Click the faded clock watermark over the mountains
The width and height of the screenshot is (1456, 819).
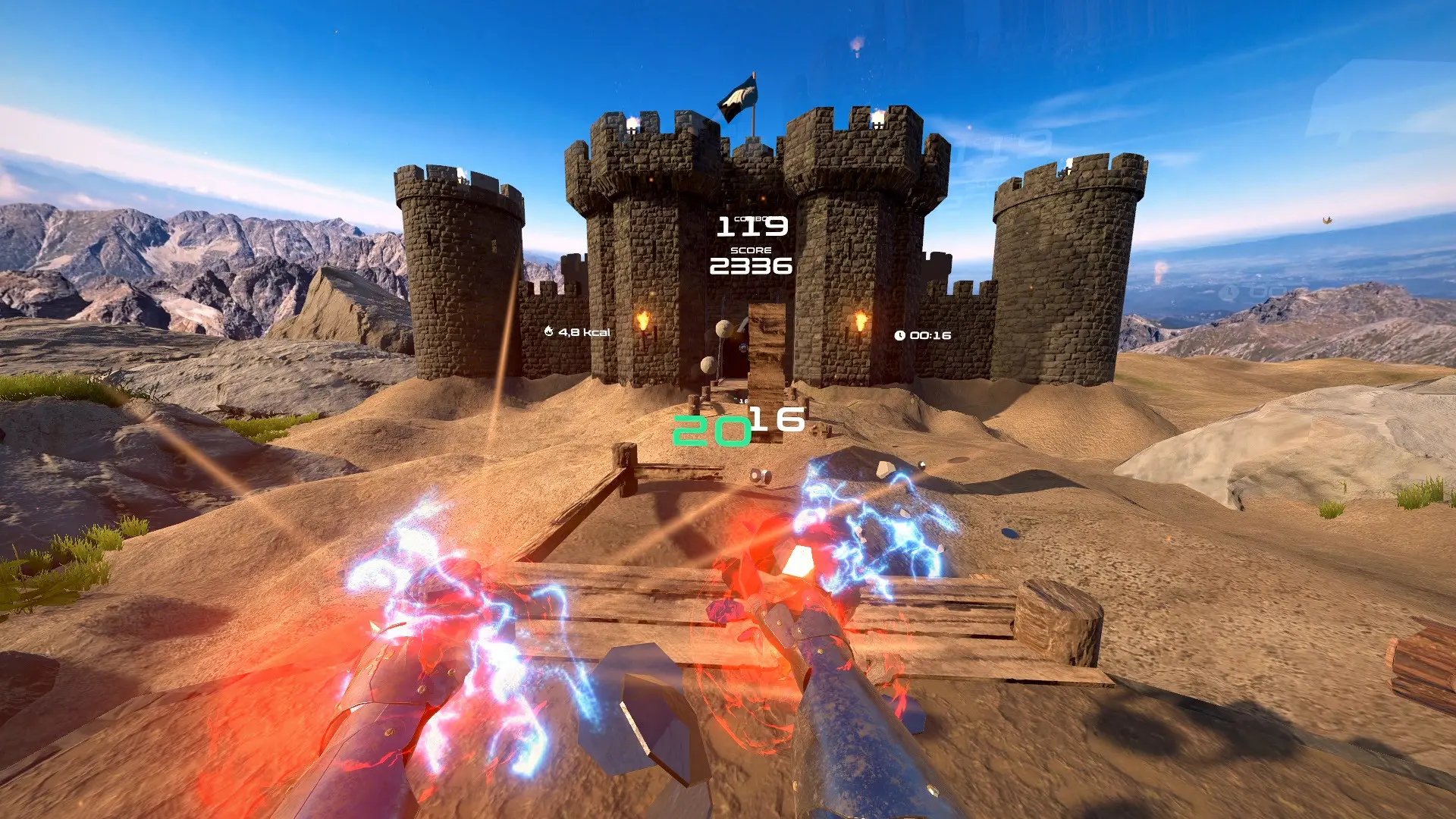(1228, 292)
